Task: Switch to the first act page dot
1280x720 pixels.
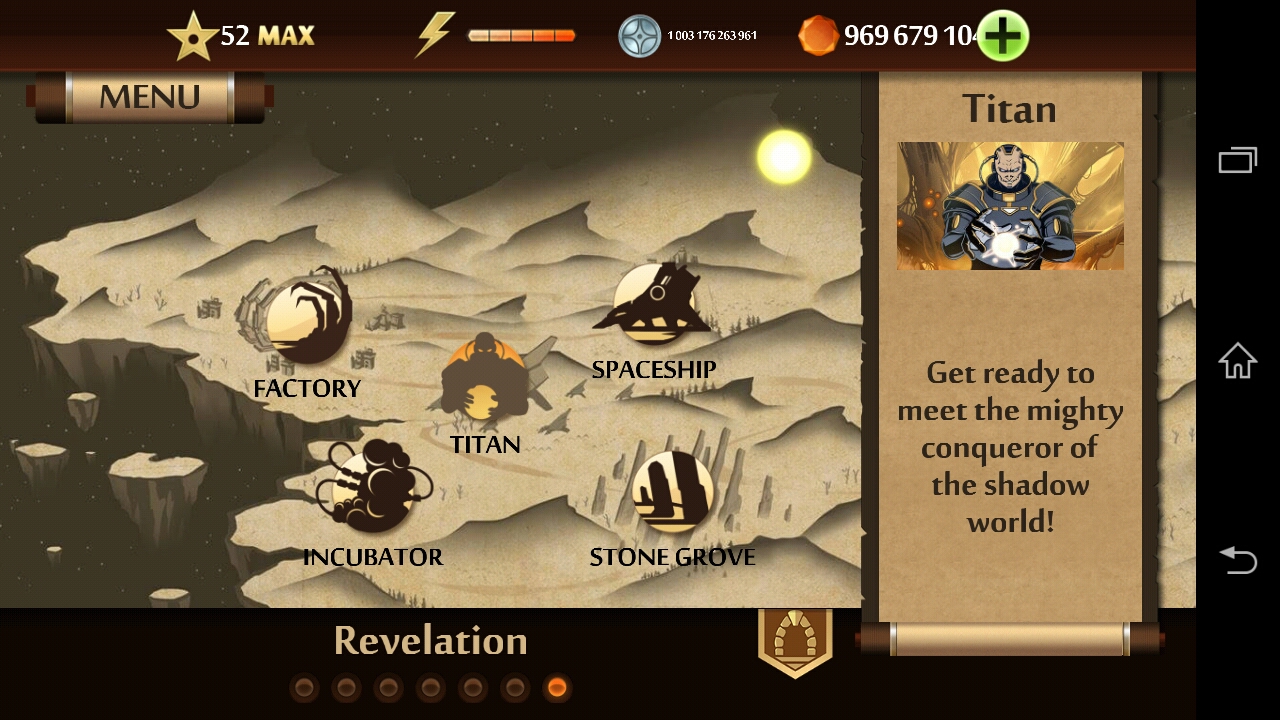Action: tap(305, 688)
